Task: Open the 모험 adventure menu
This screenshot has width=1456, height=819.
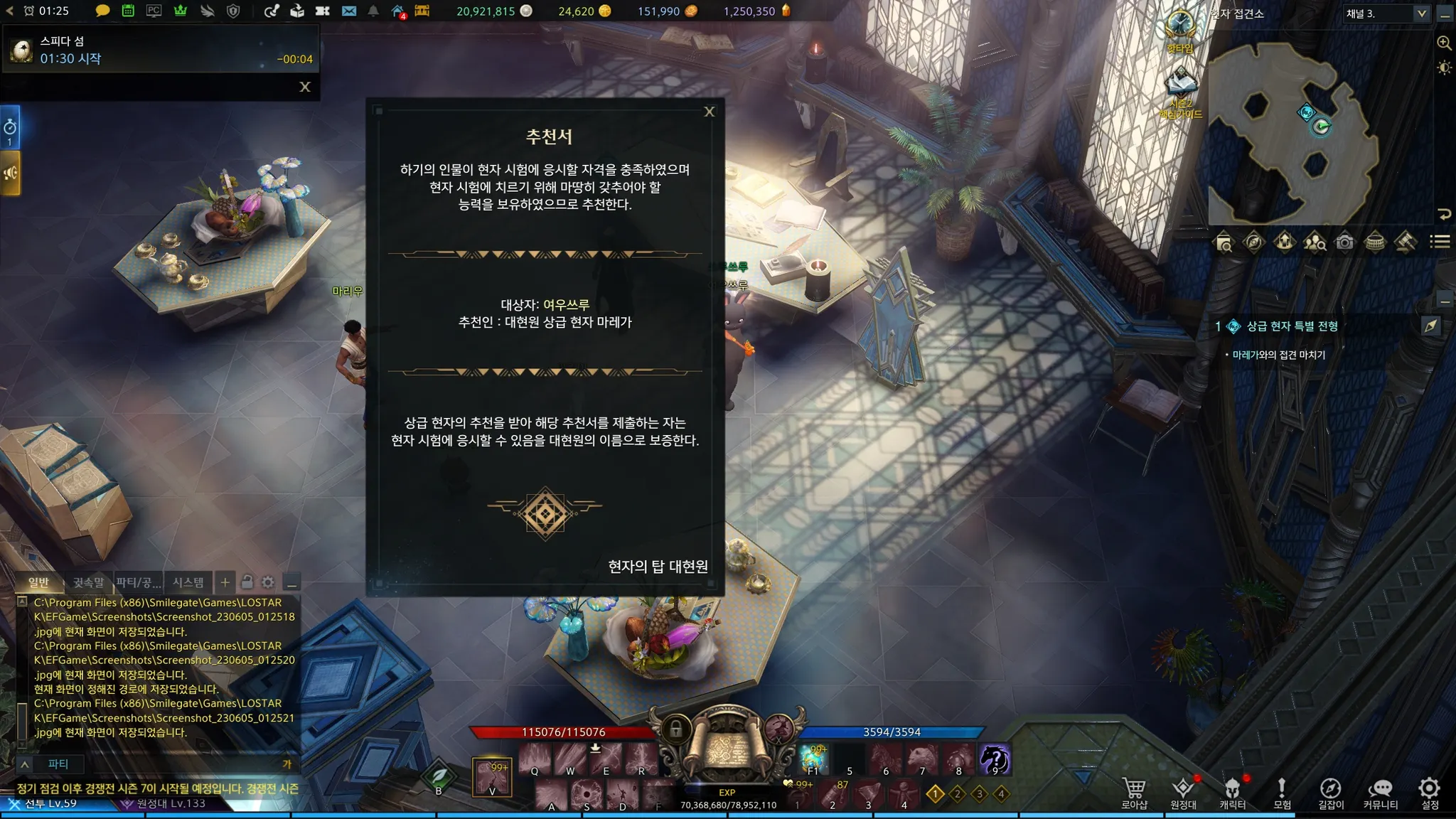Action: (x=1281, y=793)
